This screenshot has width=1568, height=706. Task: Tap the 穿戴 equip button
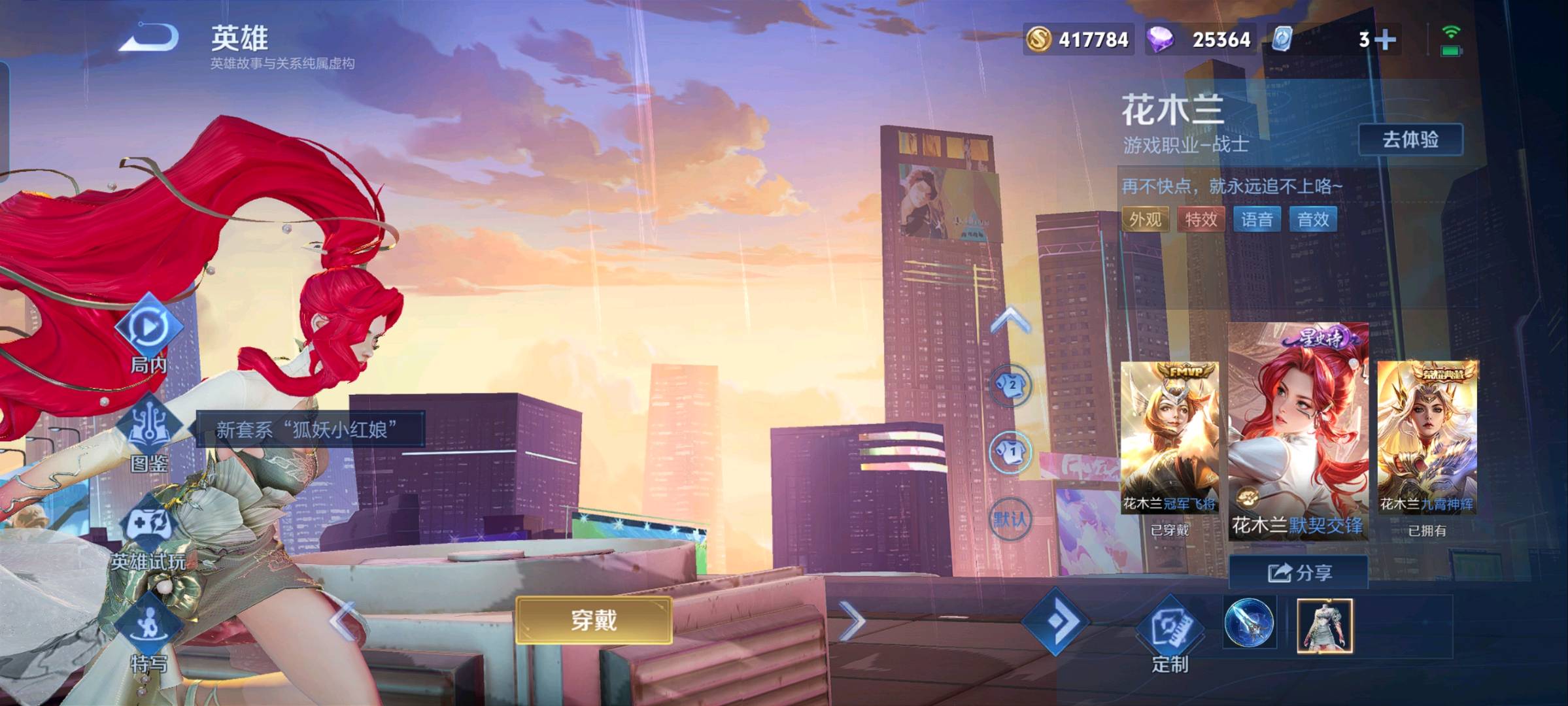tap(594, 620)
